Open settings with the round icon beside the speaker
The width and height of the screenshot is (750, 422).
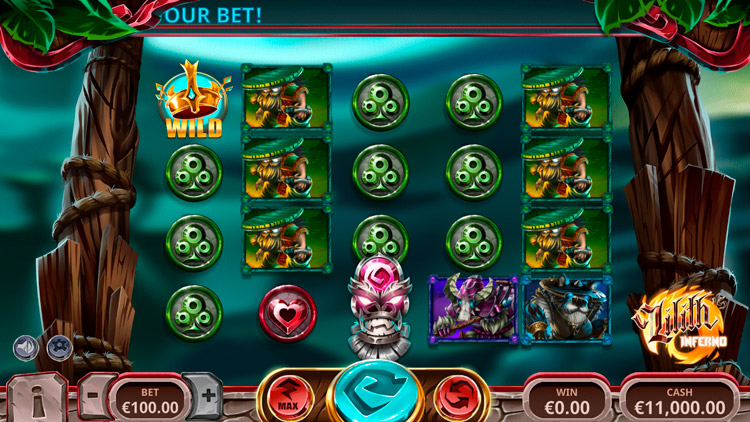point(60,347)
